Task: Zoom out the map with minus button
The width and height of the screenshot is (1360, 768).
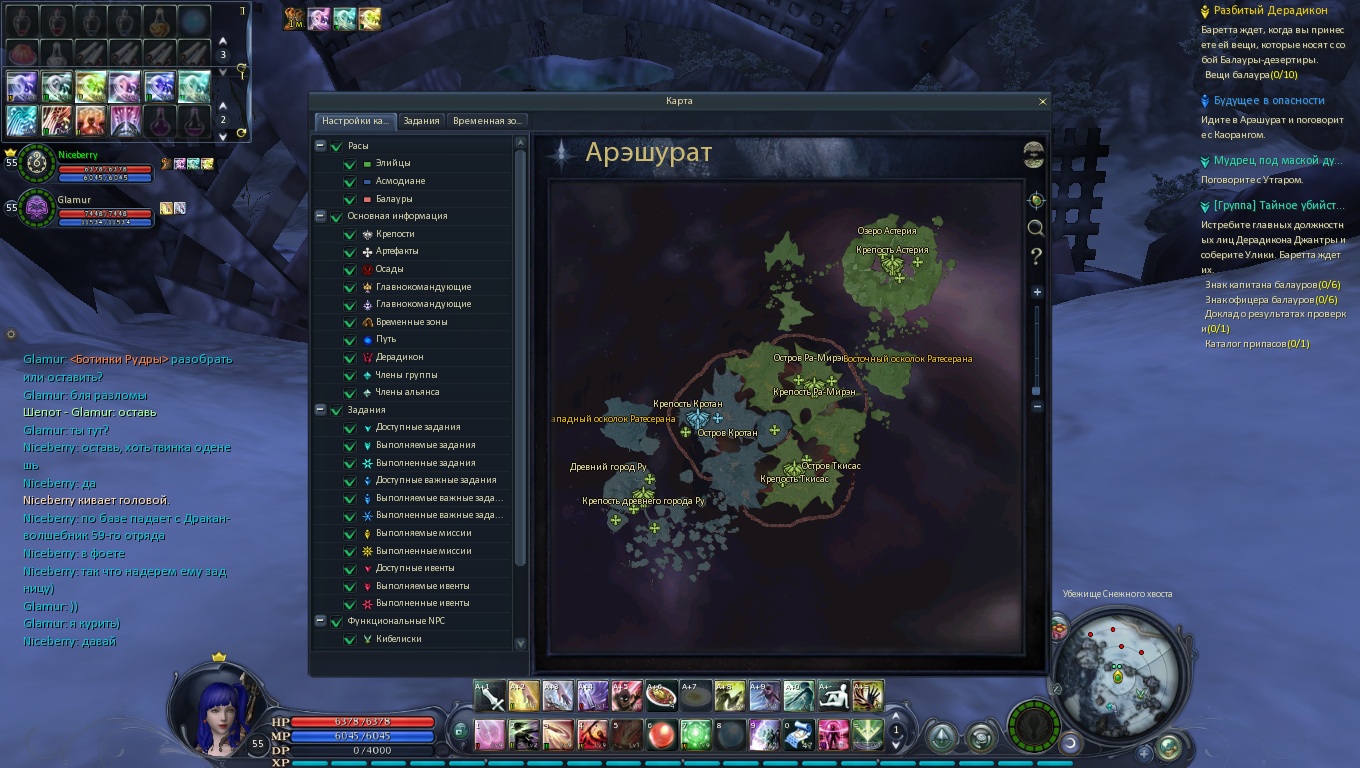Action: coord(1037,407)
